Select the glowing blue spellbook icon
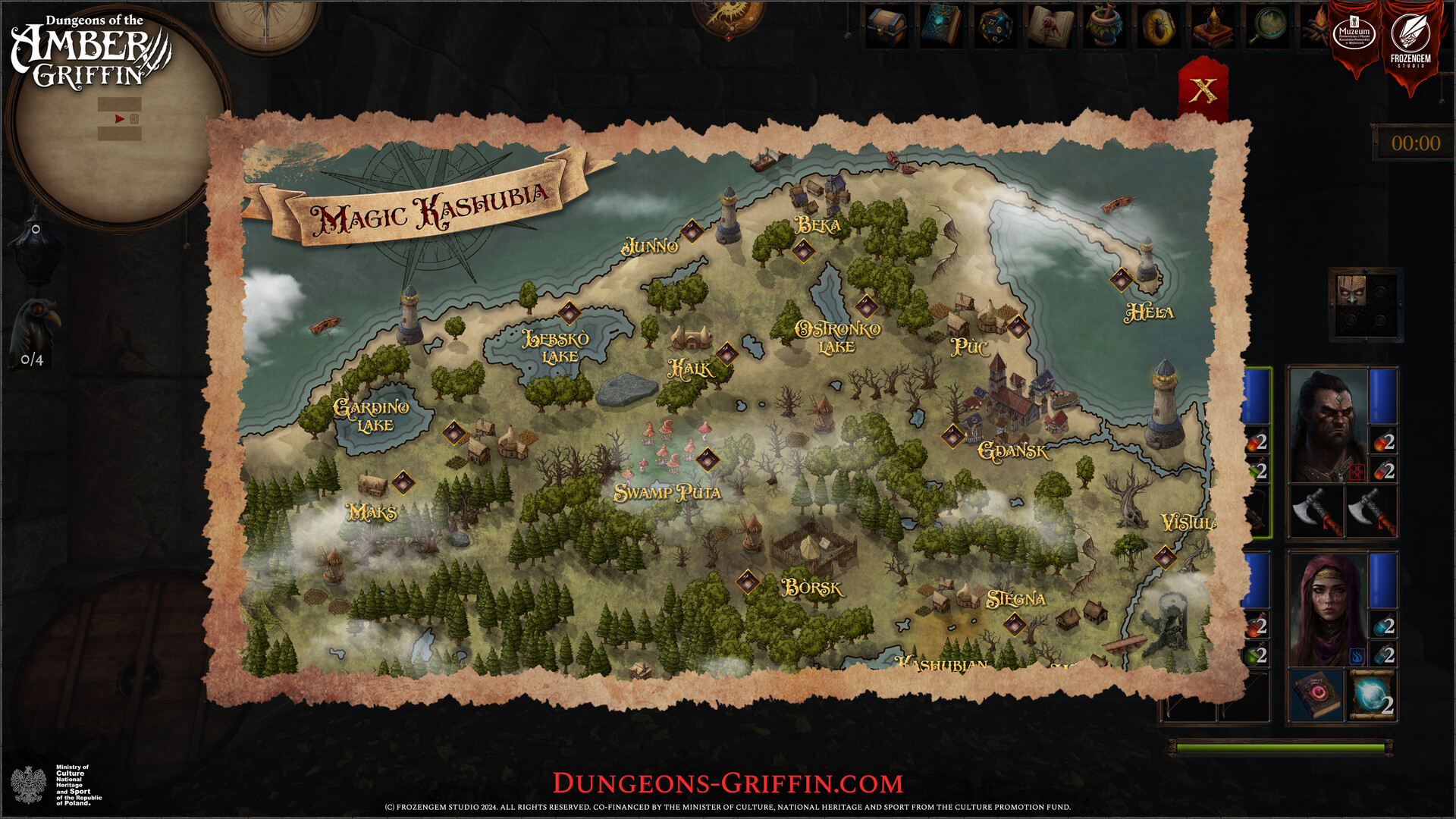Screen dimensions: 1456x819 (940, 26)
